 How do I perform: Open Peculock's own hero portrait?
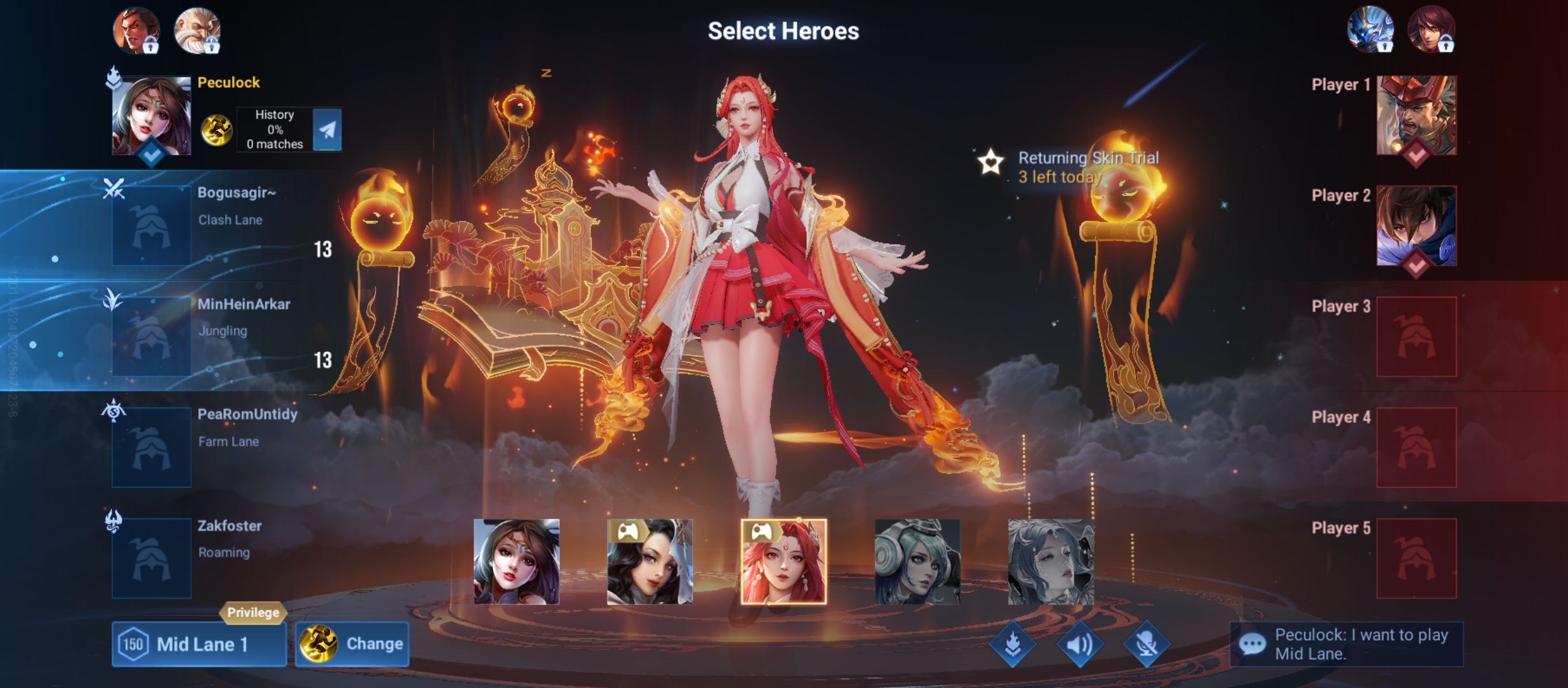[151, 116]
